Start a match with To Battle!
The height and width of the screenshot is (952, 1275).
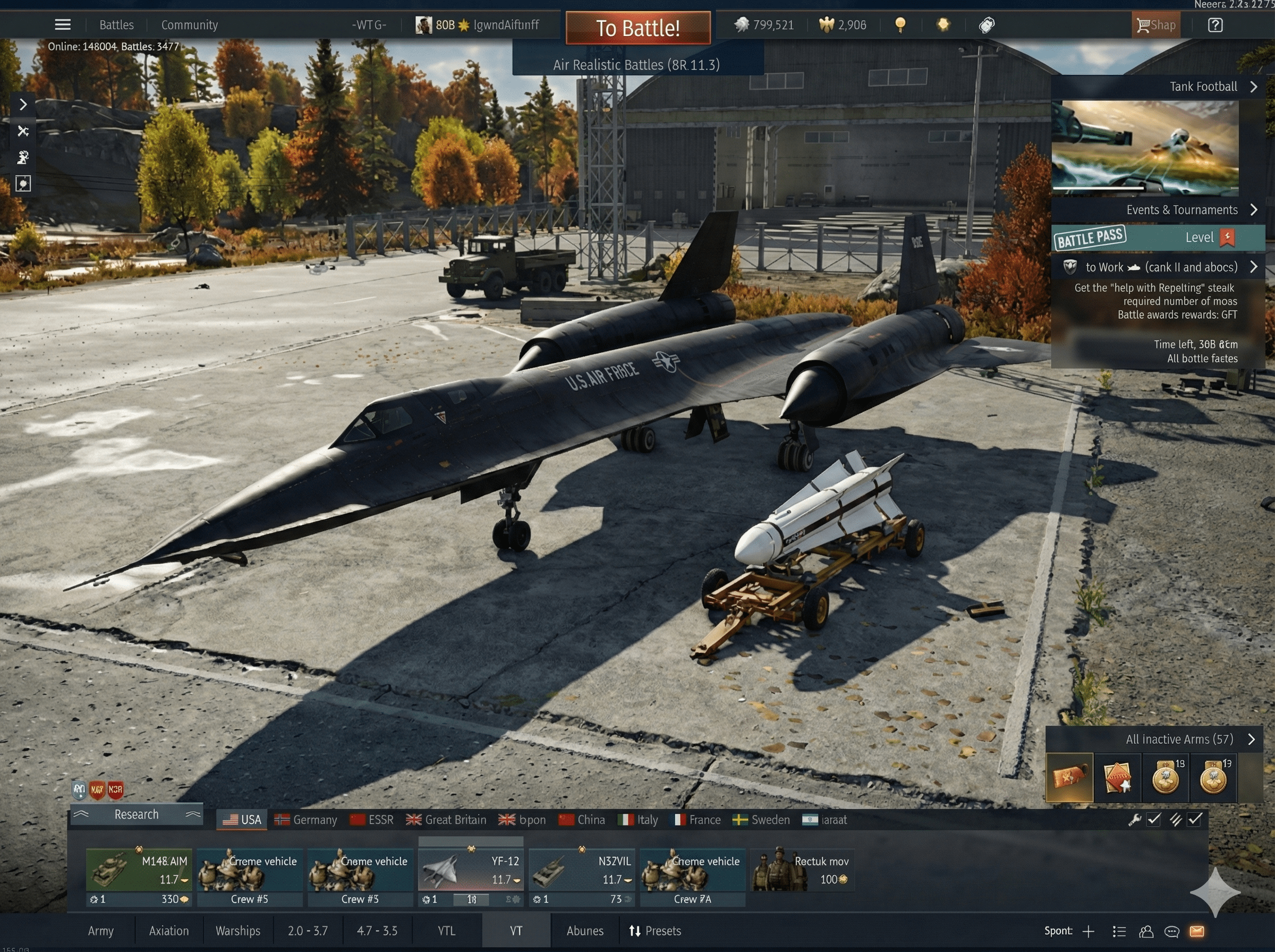click(638, 28)
